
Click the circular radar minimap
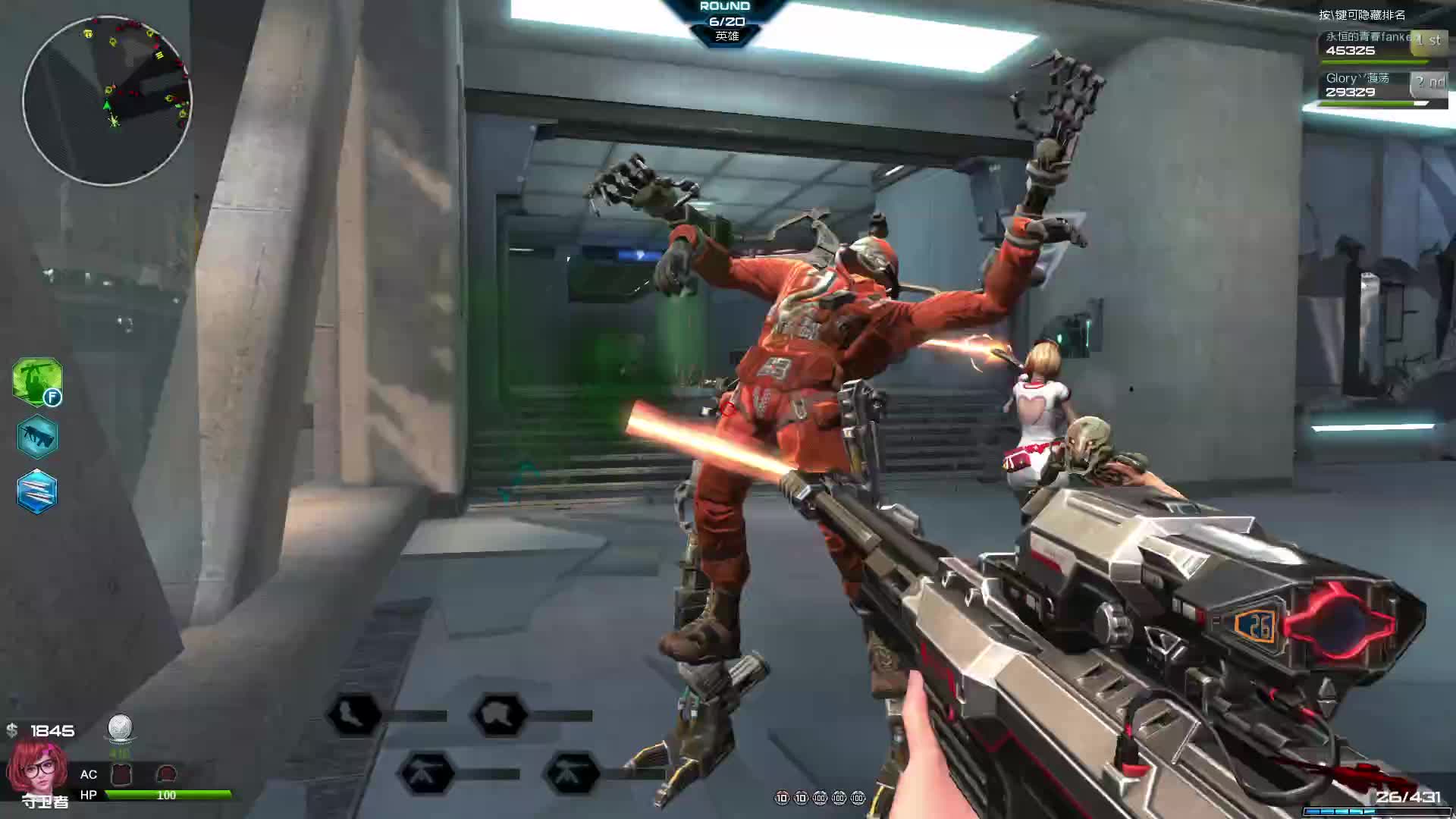point(107,101)
